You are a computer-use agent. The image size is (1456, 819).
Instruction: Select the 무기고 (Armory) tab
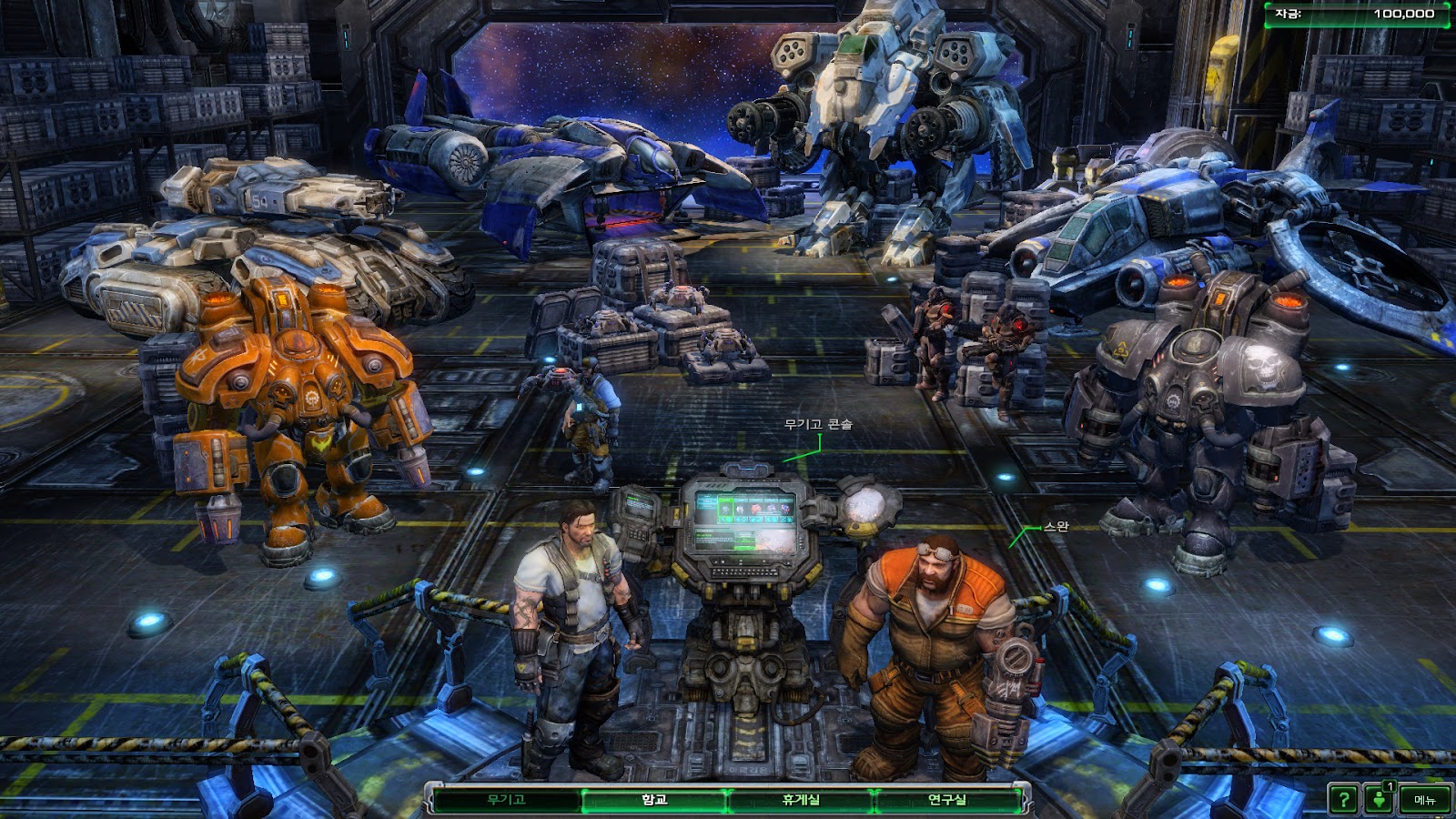tap(506, 800)
